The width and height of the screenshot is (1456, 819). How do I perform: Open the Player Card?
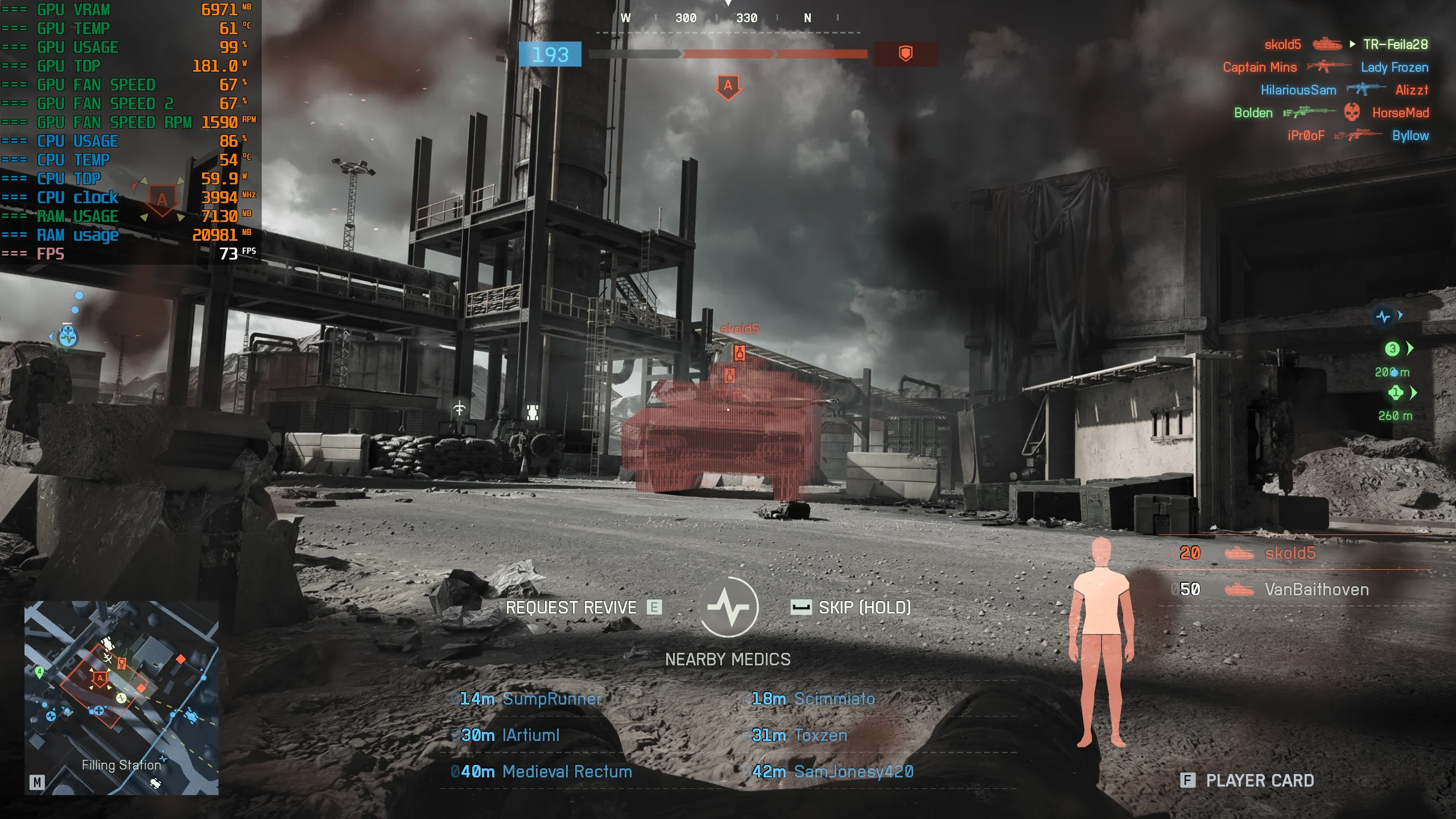tap(1248, 780)
